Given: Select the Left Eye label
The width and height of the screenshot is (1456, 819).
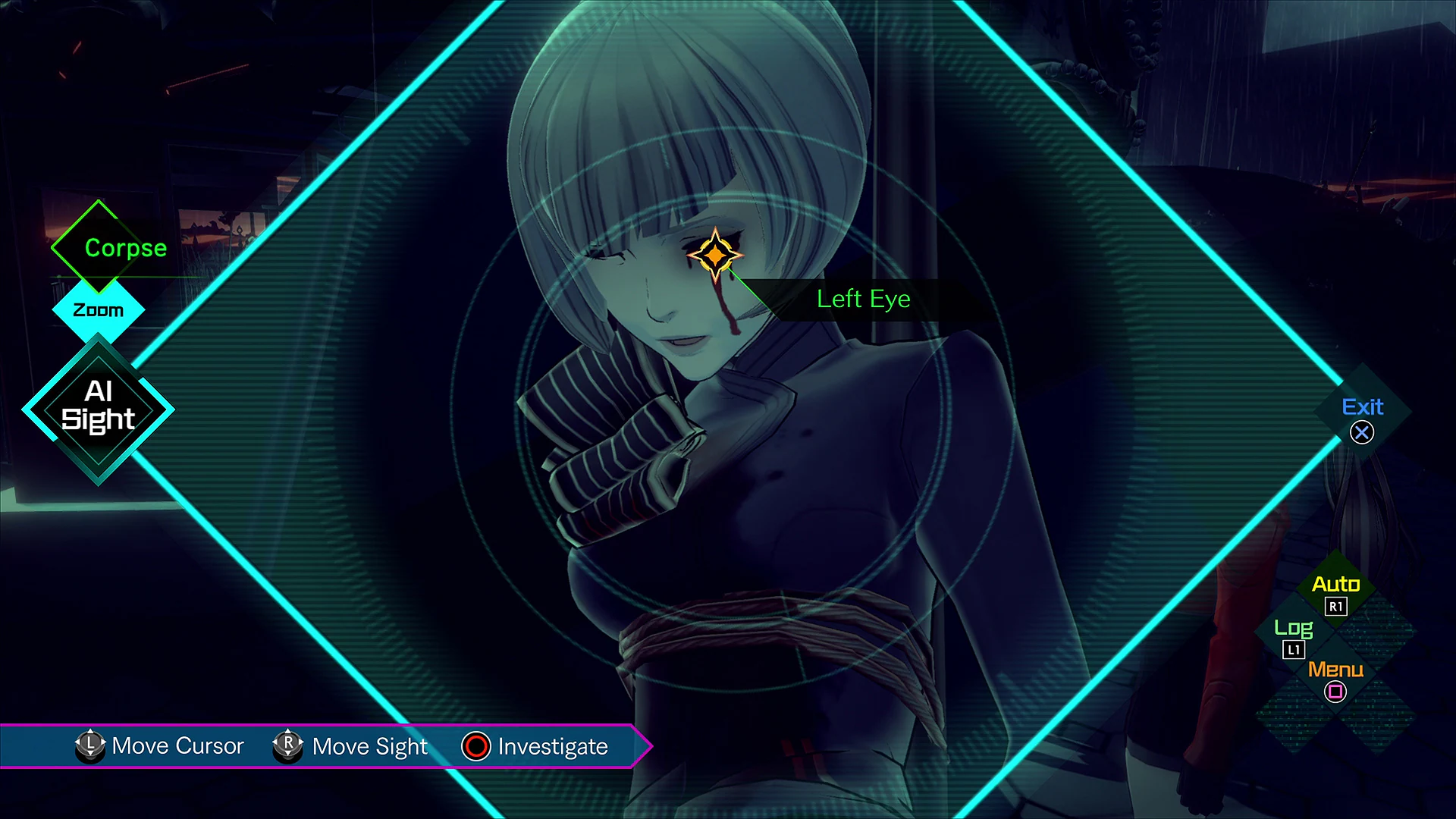Looking at the screenshot, I should [x=863, y=299].
